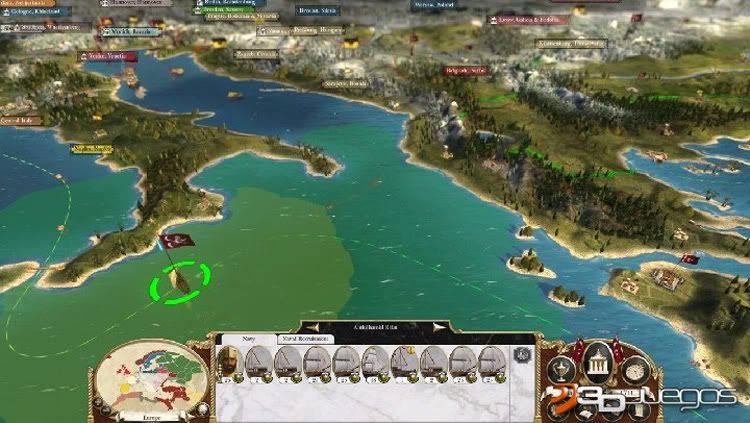Click the yellow Naples city label
This screenshot has height=423, width=750.
click(91, 148)
